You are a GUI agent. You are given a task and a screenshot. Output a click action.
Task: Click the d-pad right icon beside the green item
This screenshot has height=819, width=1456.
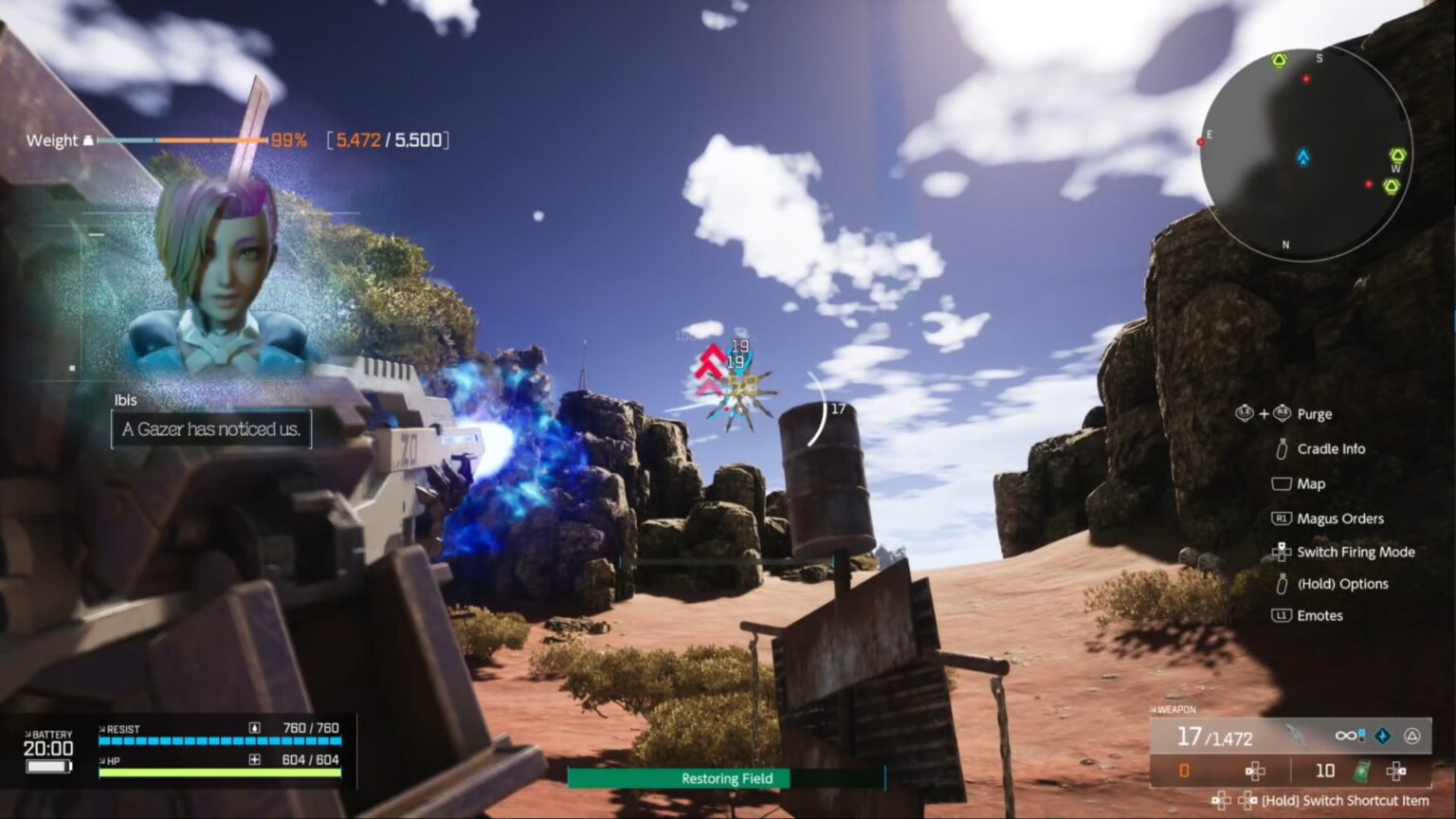1394,771
